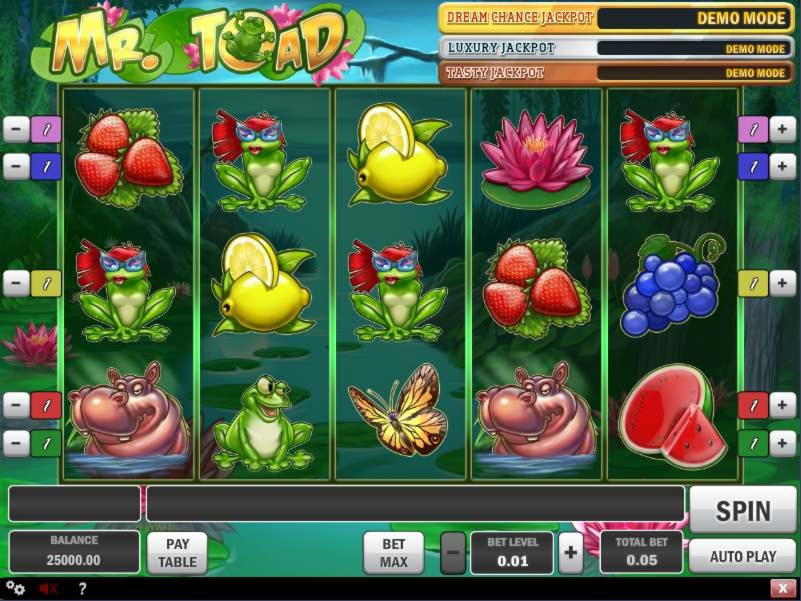The height and width of the screenshot is (601, 801).
Task: Click the plus beside the purple payline
Action: [783, 129]
